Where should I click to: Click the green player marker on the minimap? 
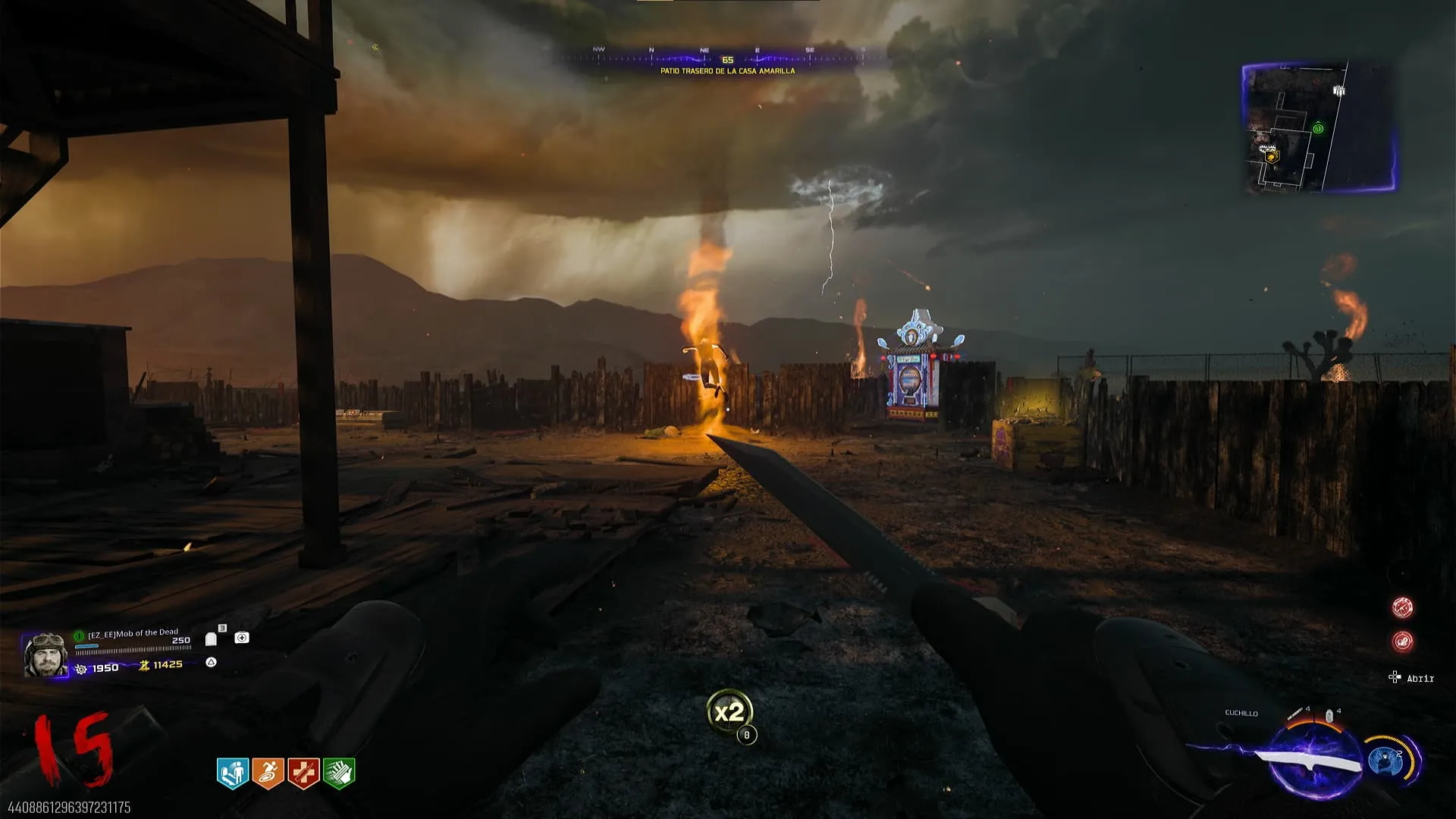click(1318, 129)
